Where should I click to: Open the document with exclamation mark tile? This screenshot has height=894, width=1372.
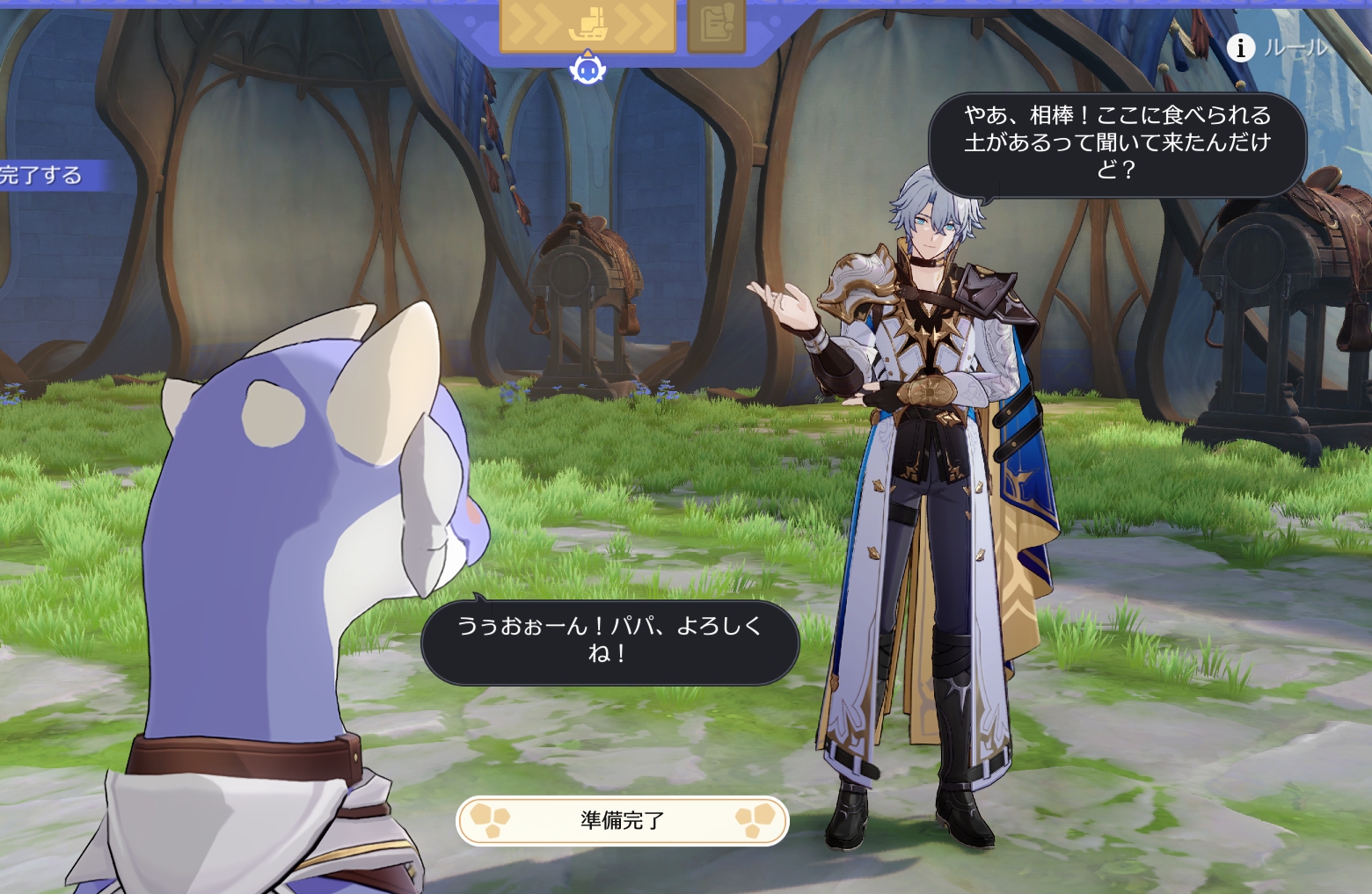[x=716, y=25]
